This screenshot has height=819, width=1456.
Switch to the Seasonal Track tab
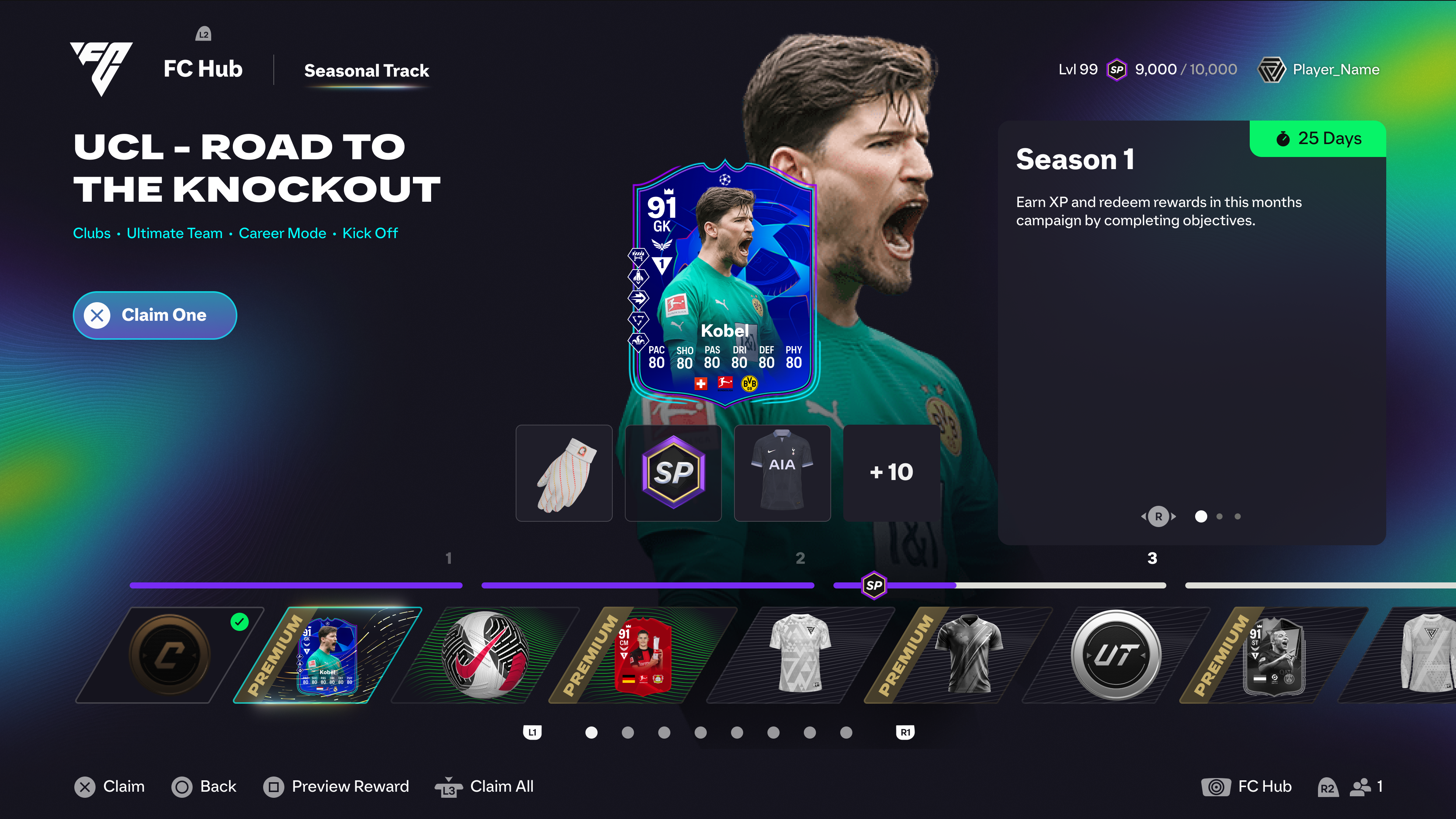point(366,71)
